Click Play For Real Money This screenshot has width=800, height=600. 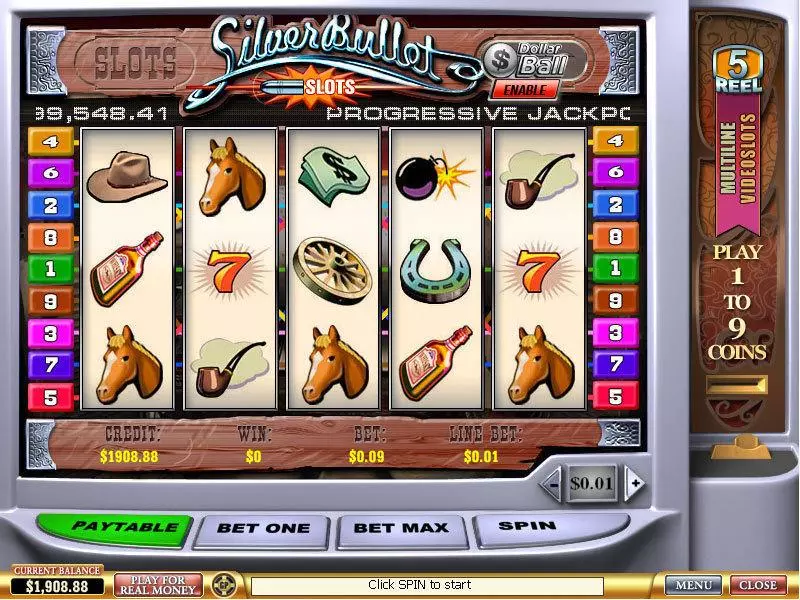point(158,584)
